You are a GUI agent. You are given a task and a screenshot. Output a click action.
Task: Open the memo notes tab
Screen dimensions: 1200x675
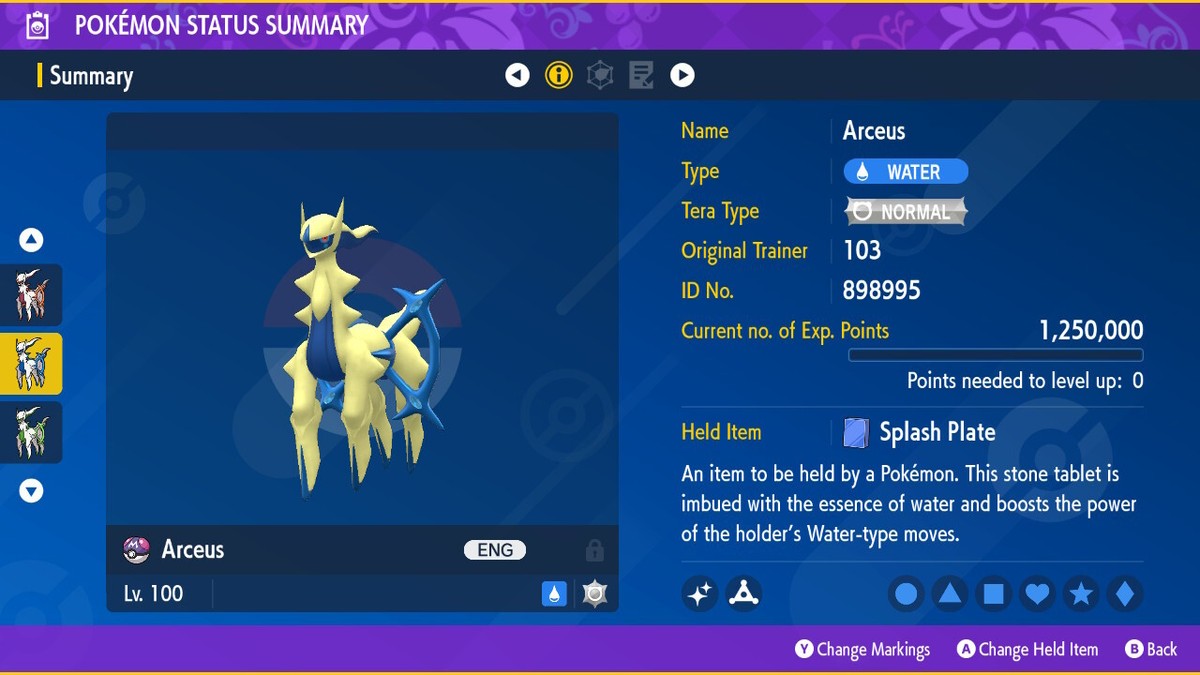pyautogui.click(x=641, y=75)
